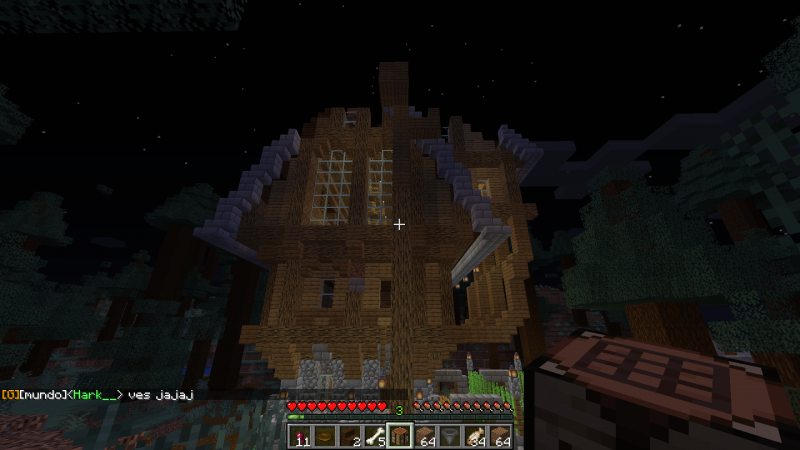This screenshot has height=450, width=800.
Task: Select the bone stack in the hotbar
Action: pyautogui.click(x=375, y=436)
